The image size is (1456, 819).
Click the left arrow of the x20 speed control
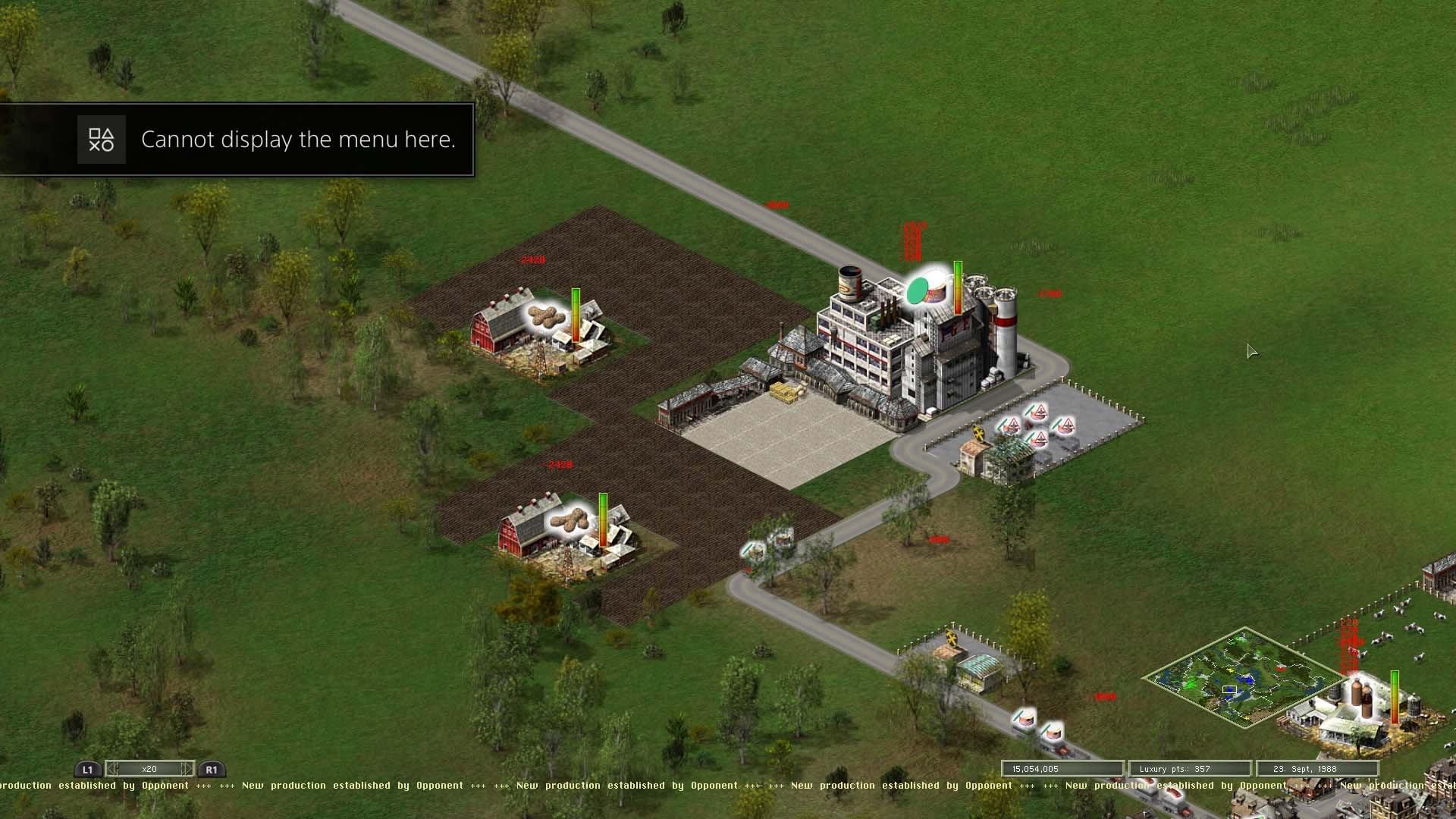(x=113, y=769)
